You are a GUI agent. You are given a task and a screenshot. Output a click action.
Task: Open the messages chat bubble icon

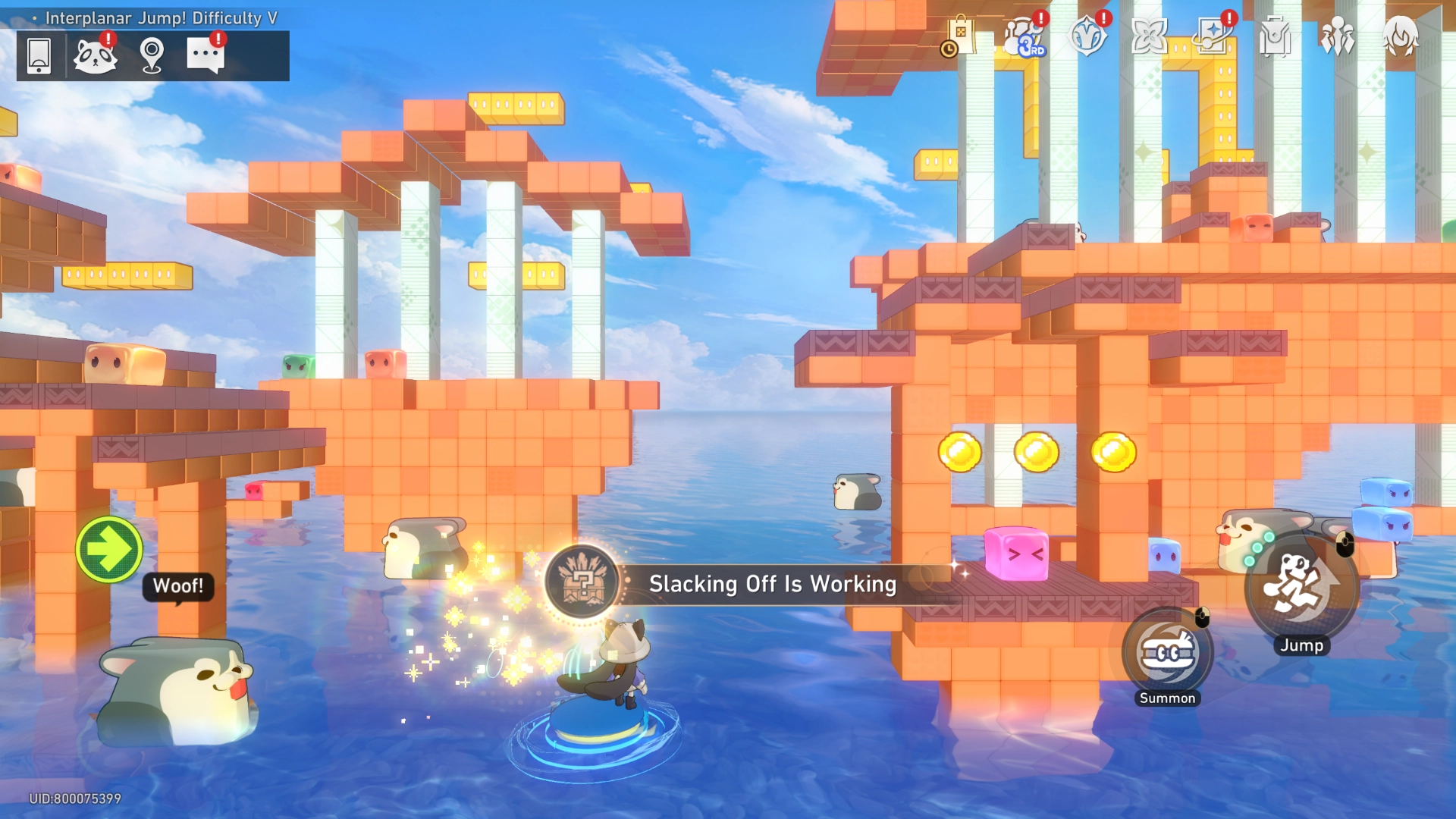point(206,56)
